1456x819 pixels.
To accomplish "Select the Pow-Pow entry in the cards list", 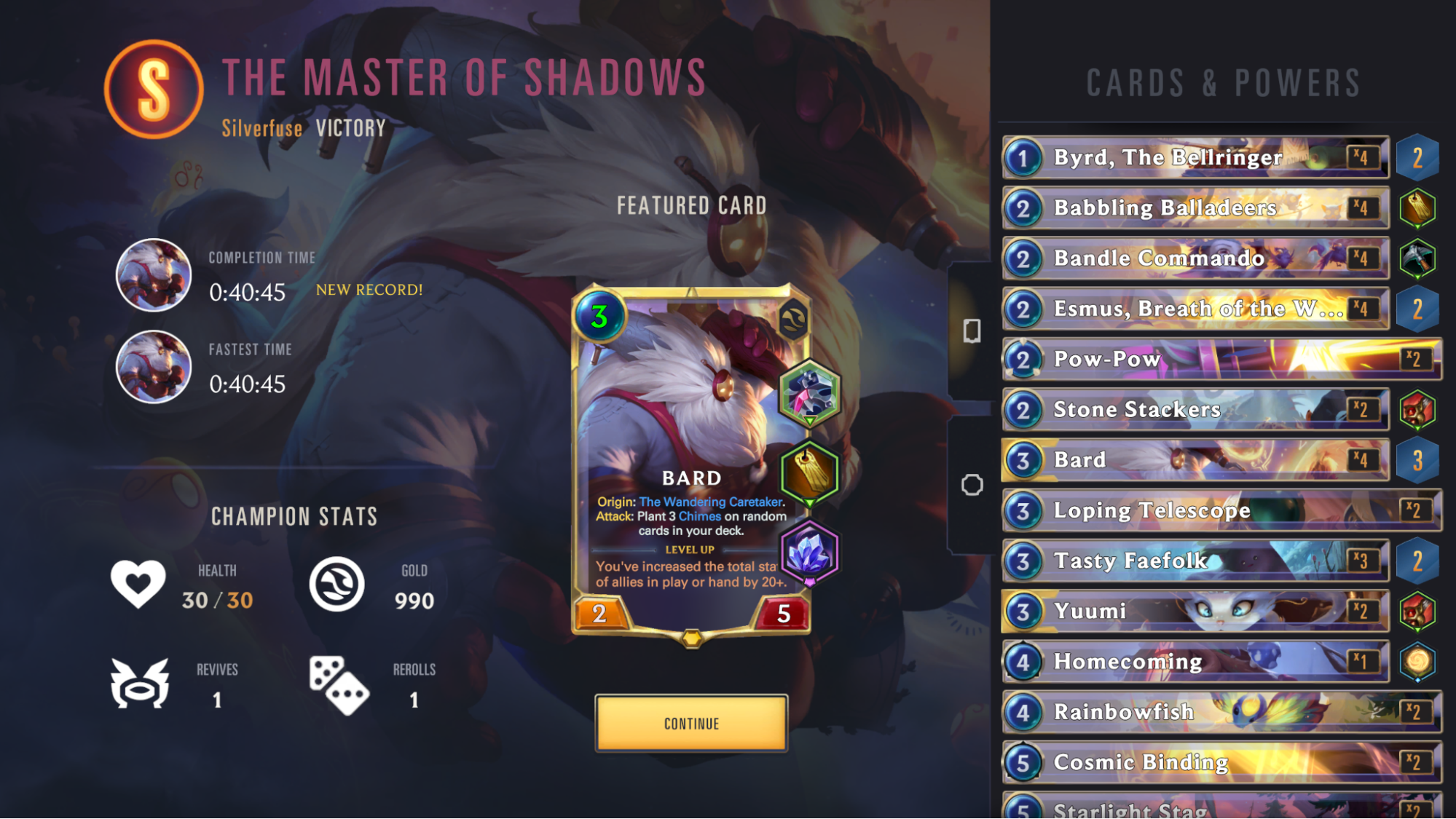I will [x=1195, y=359].
